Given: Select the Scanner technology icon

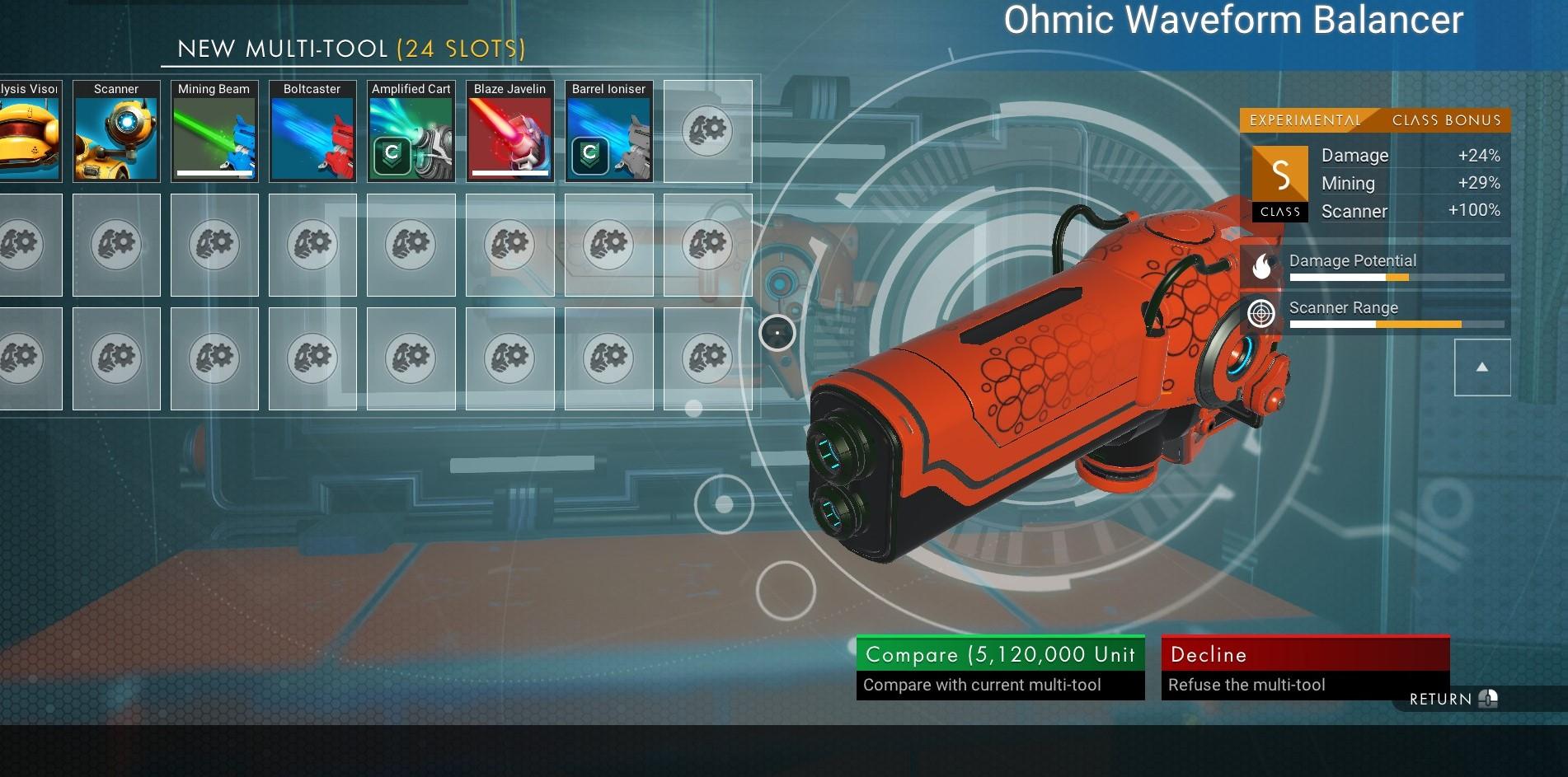Looking at the screenshot, I should pos(115,132).
